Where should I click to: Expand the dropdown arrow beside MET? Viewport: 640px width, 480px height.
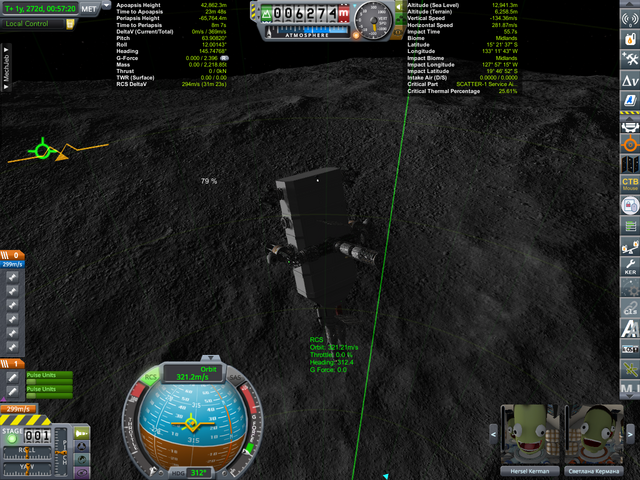click(108, 8)
